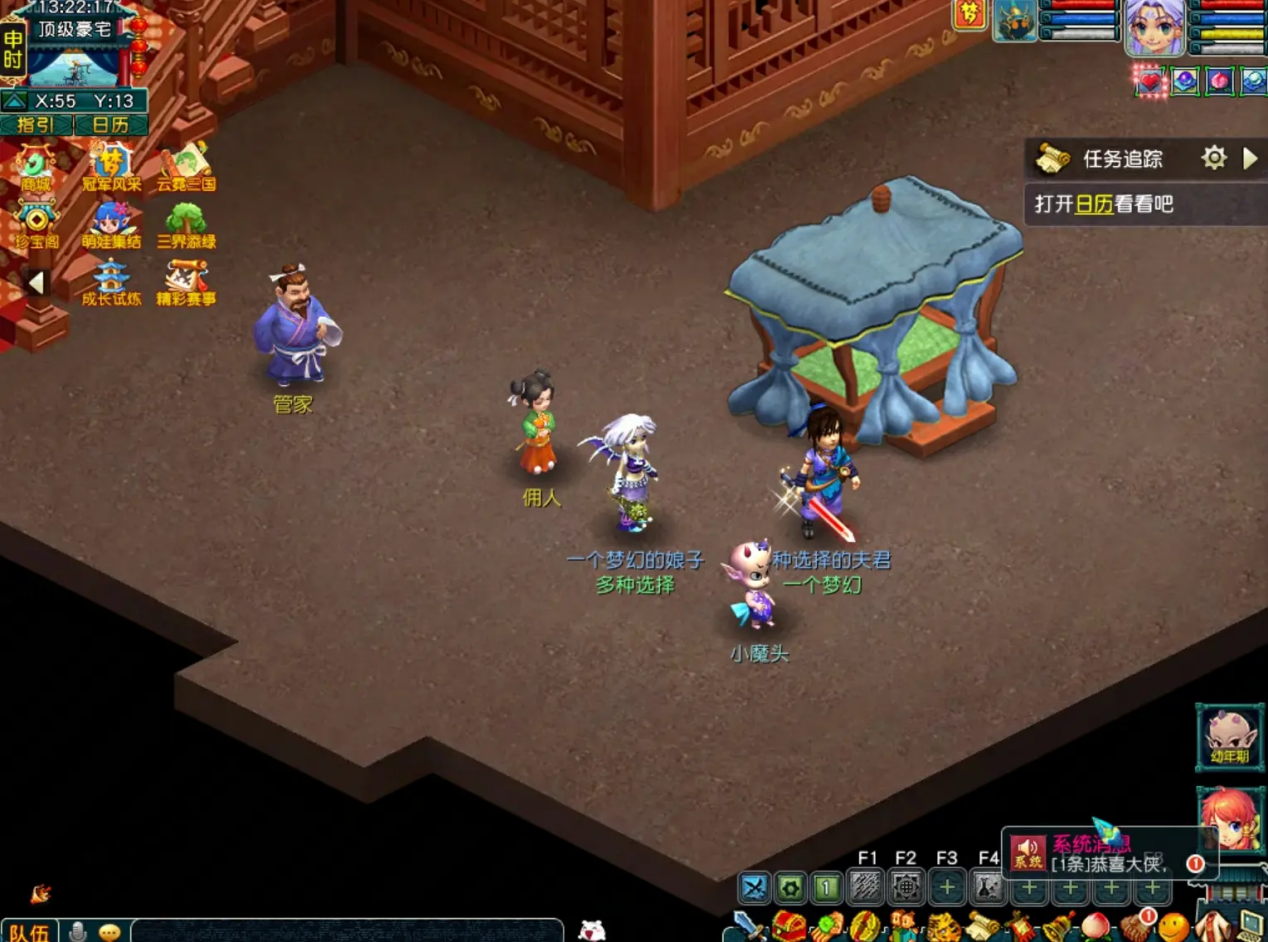Open the 萌娃集结 event icon
Image resolution: width=1268 pixels, height=942 pixels.
[111, 224]
